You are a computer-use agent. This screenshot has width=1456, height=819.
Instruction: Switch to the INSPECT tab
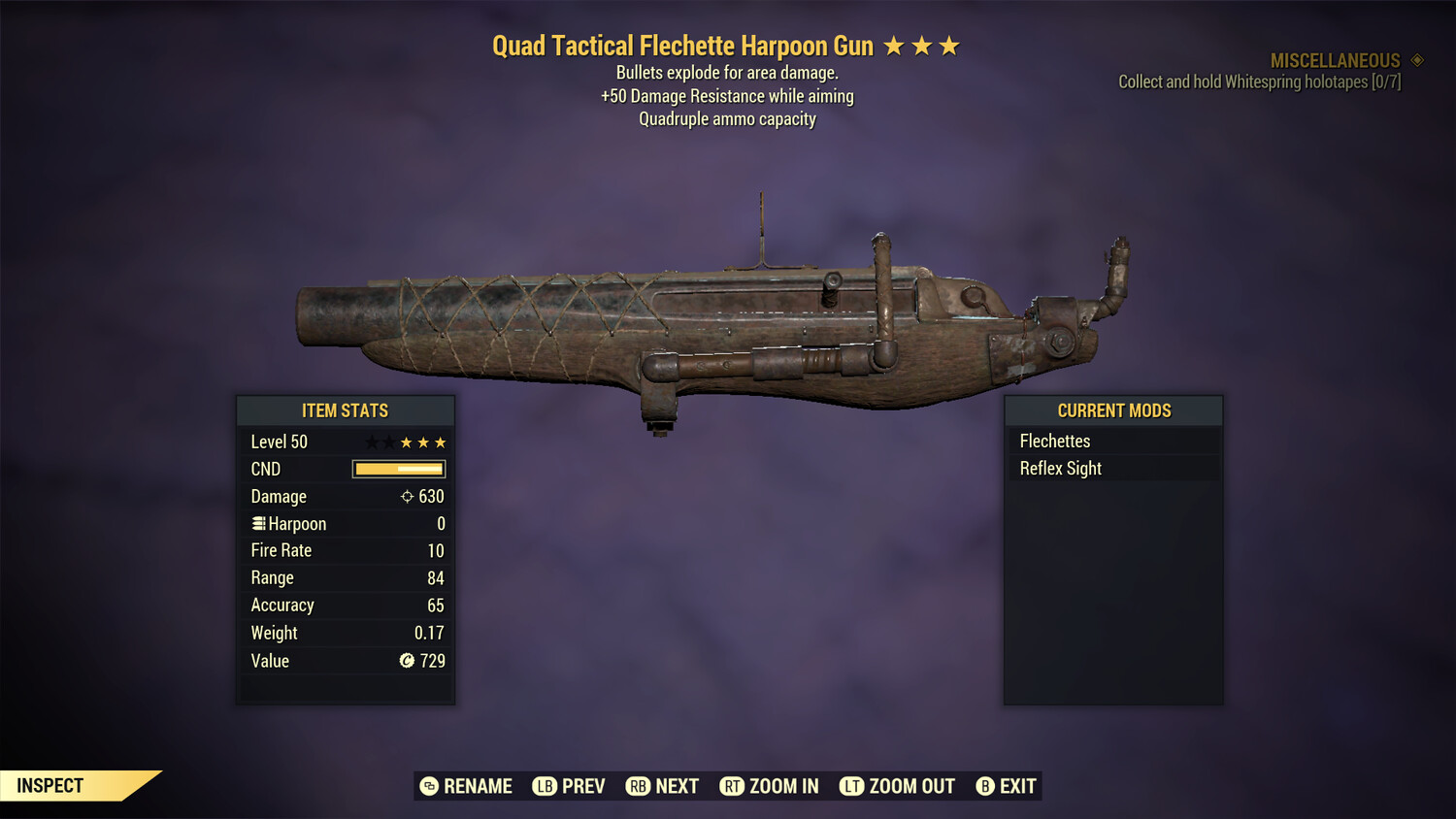point(50,785)
